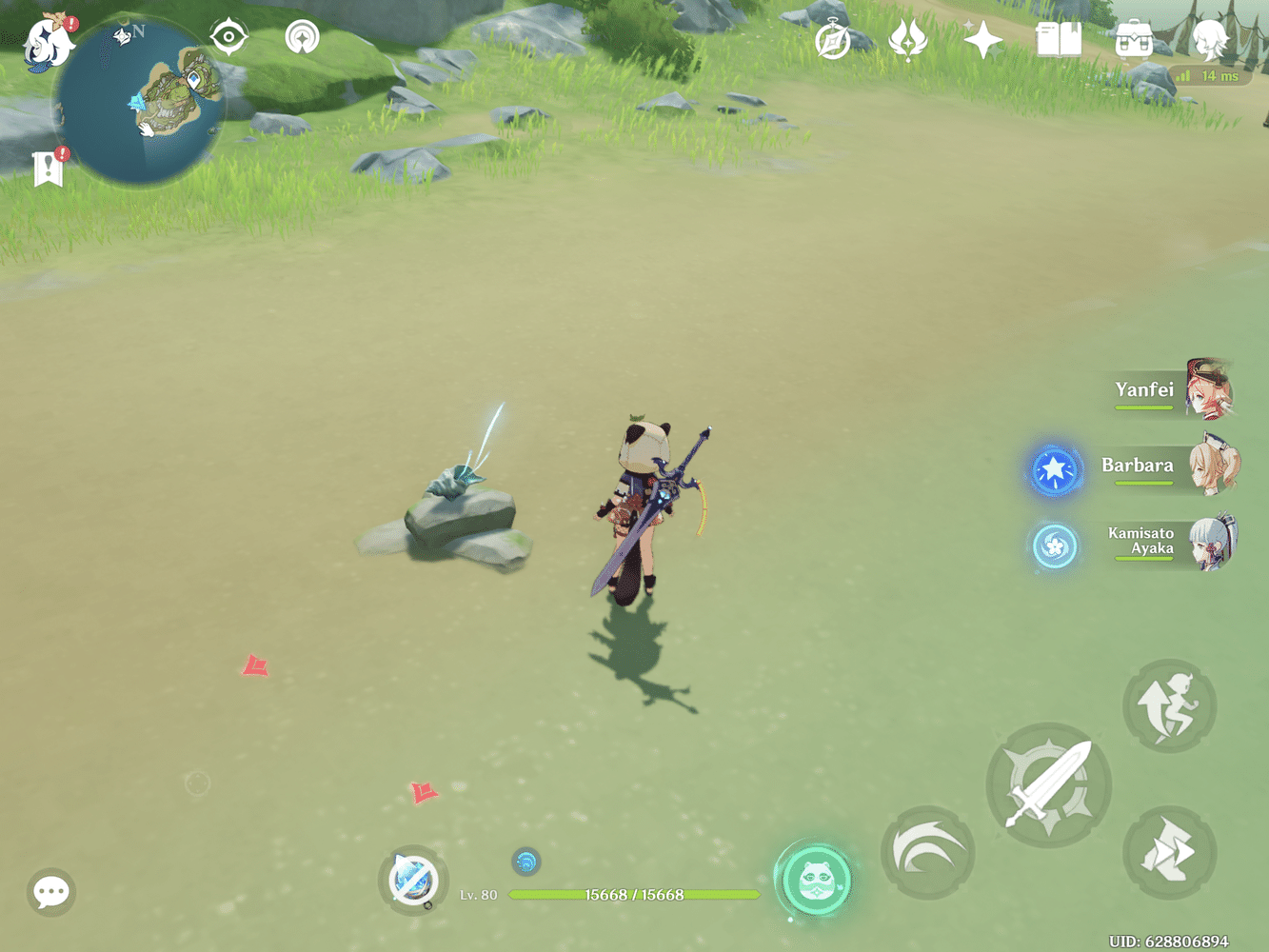This screenshot has height=952, width=1269.
Task: Trigger Kamisato Ayaka's elemental burst
Action: (1054, 545)
